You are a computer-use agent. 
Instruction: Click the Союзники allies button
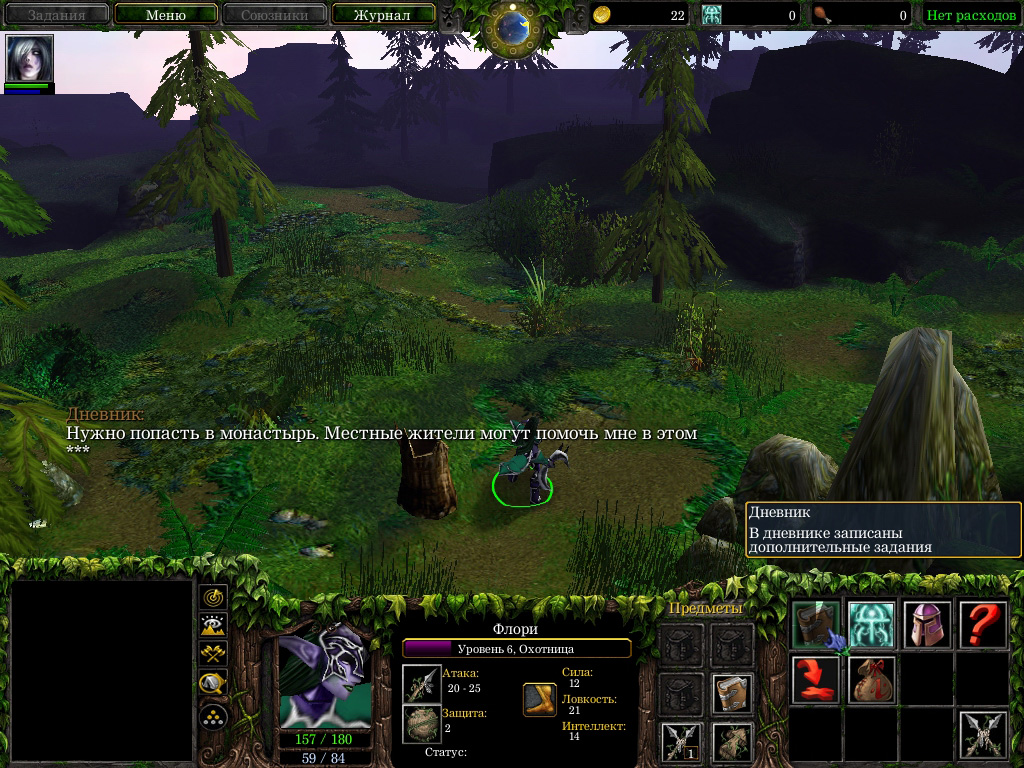pyautogui.click(x=273, y=15)
